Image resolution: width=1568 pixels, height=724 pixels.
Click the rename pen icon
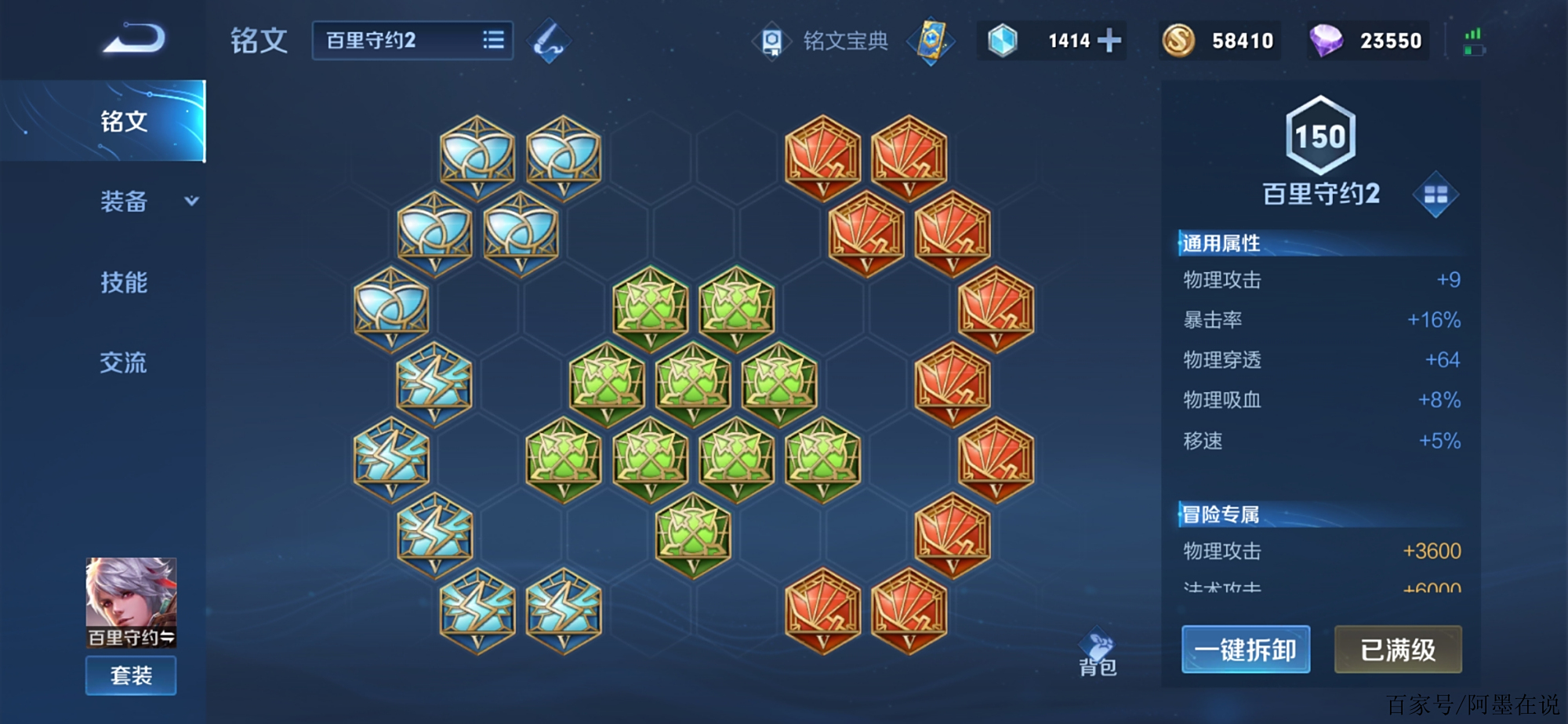[x=548, y=42]
